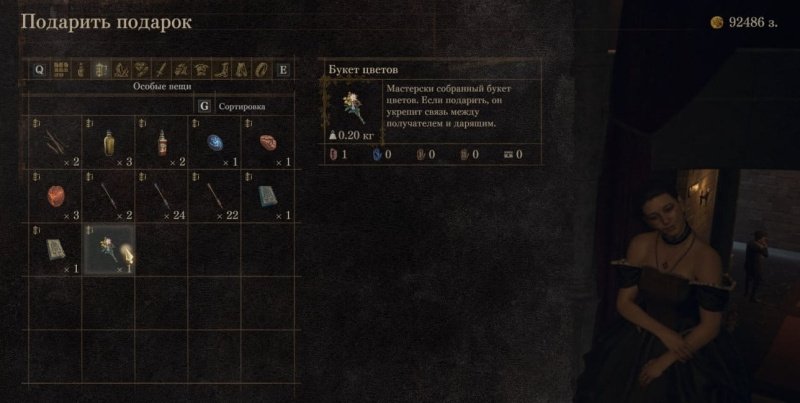Image resolution: width=800 pixels, height=403 pixels.
Task: Pick the blue gemstone item
Action: (x=215, y=145)
